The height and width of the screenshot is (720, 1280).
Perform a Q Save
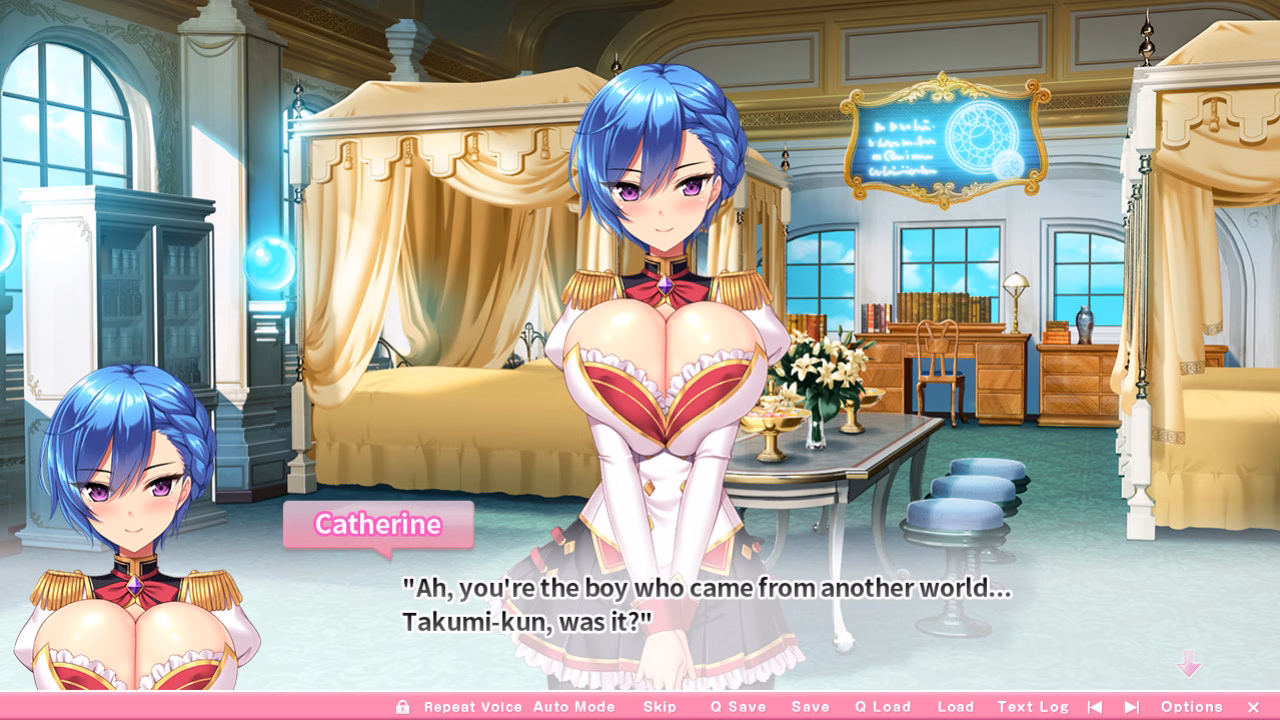740,706
